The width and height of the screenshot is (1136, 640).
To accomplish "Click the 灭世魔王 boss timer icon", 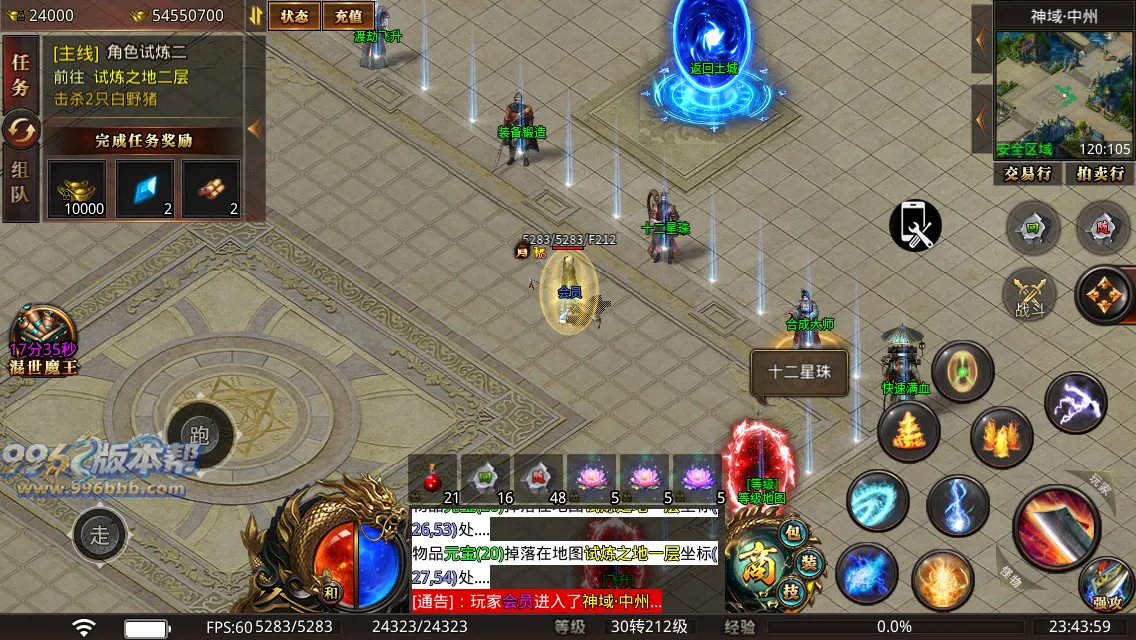I will [43, 336].
